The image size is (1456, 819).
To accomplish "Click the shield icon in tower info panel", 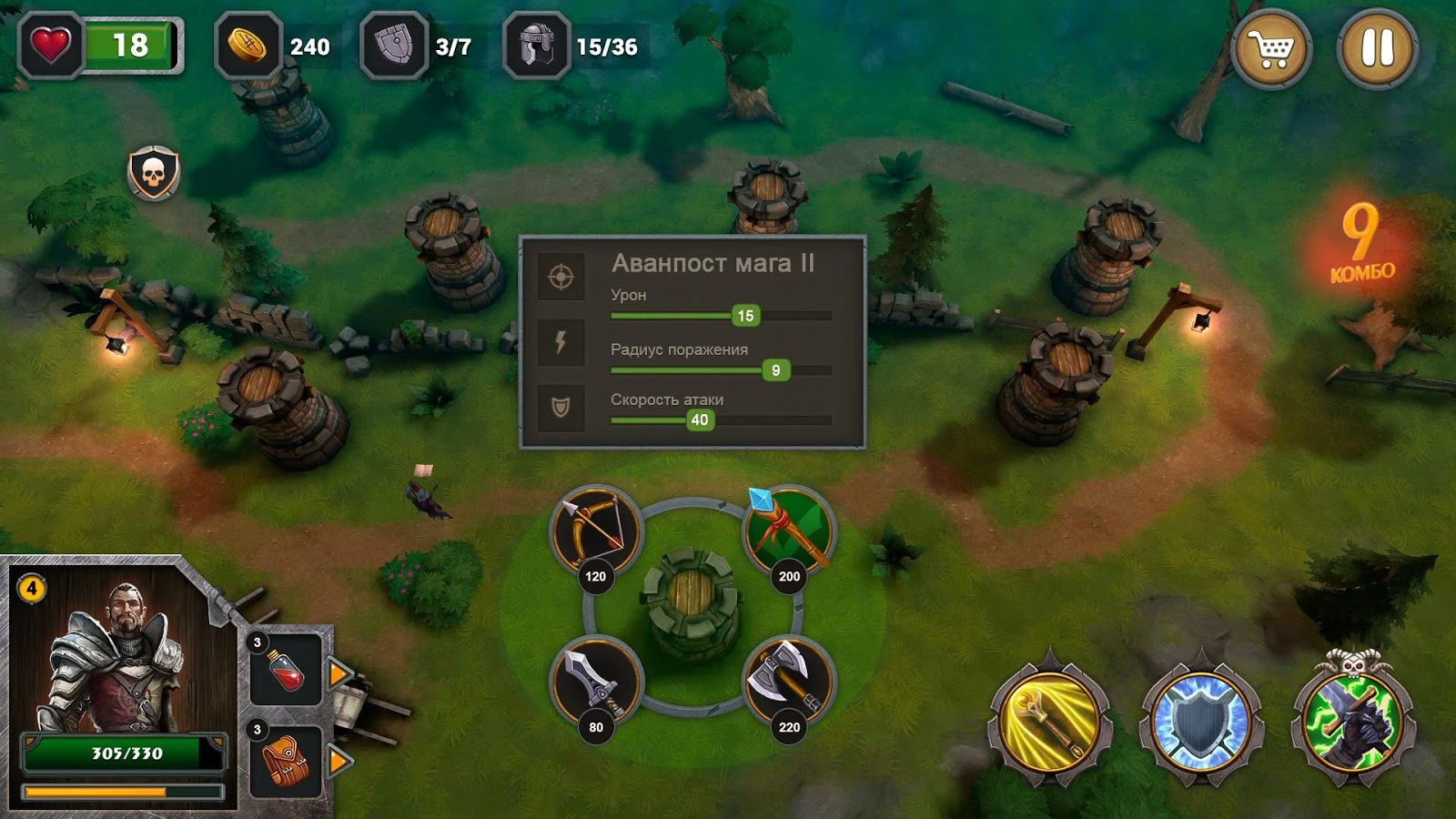I will tap(561, 407).
